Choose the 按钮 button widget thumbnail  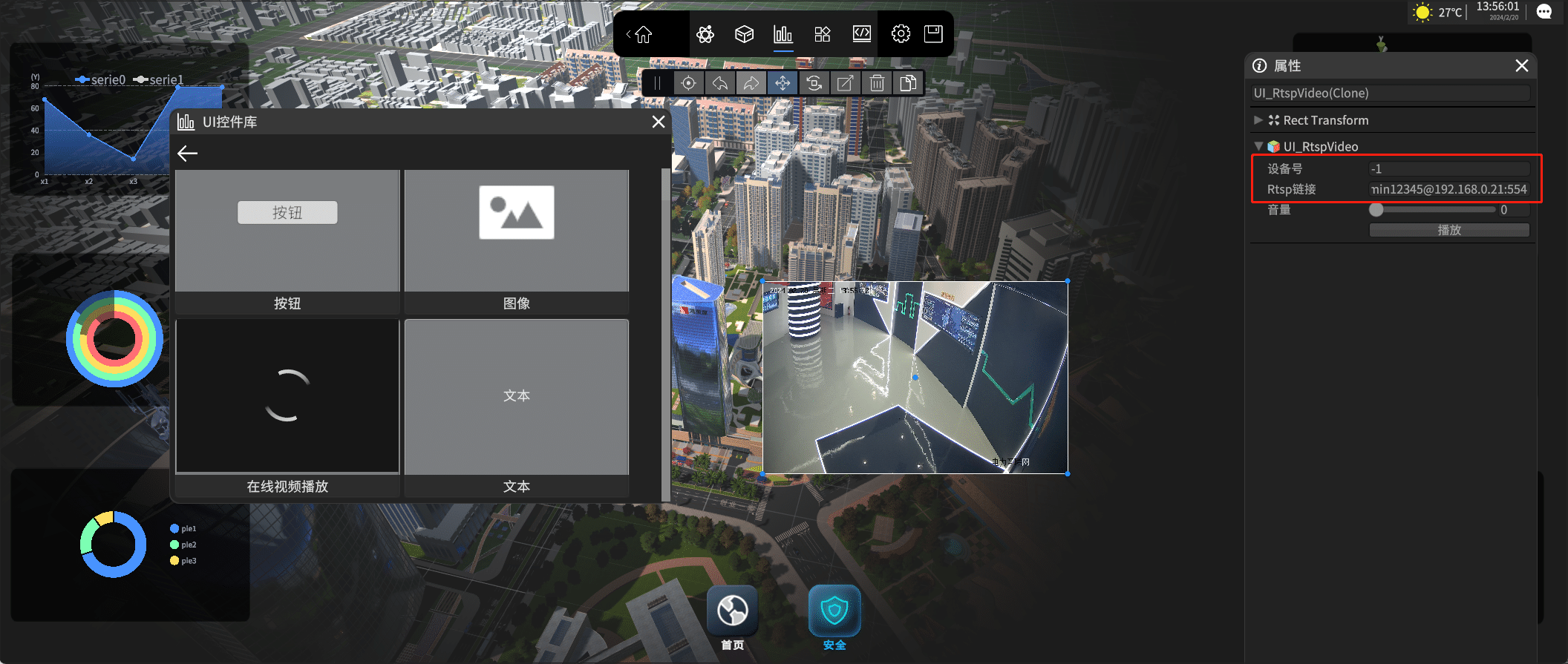pos(287,231)
